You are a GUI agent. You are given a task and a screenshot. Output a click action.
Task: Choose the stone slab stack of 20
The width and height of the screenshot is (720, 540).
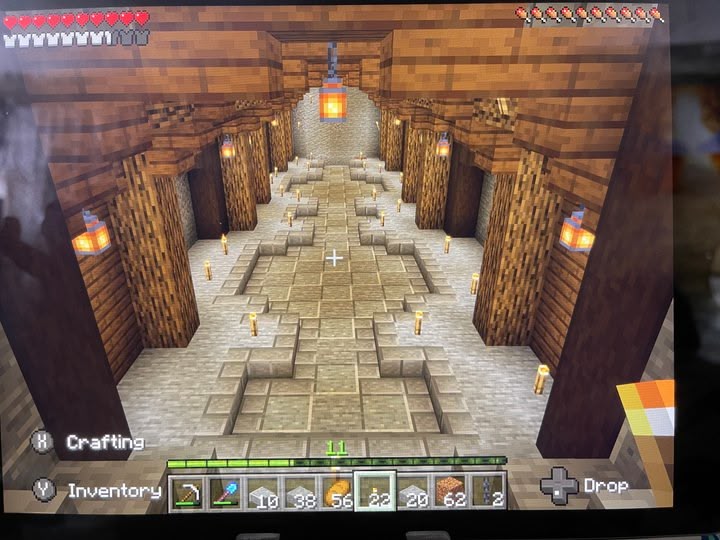(x=412, y=491)
